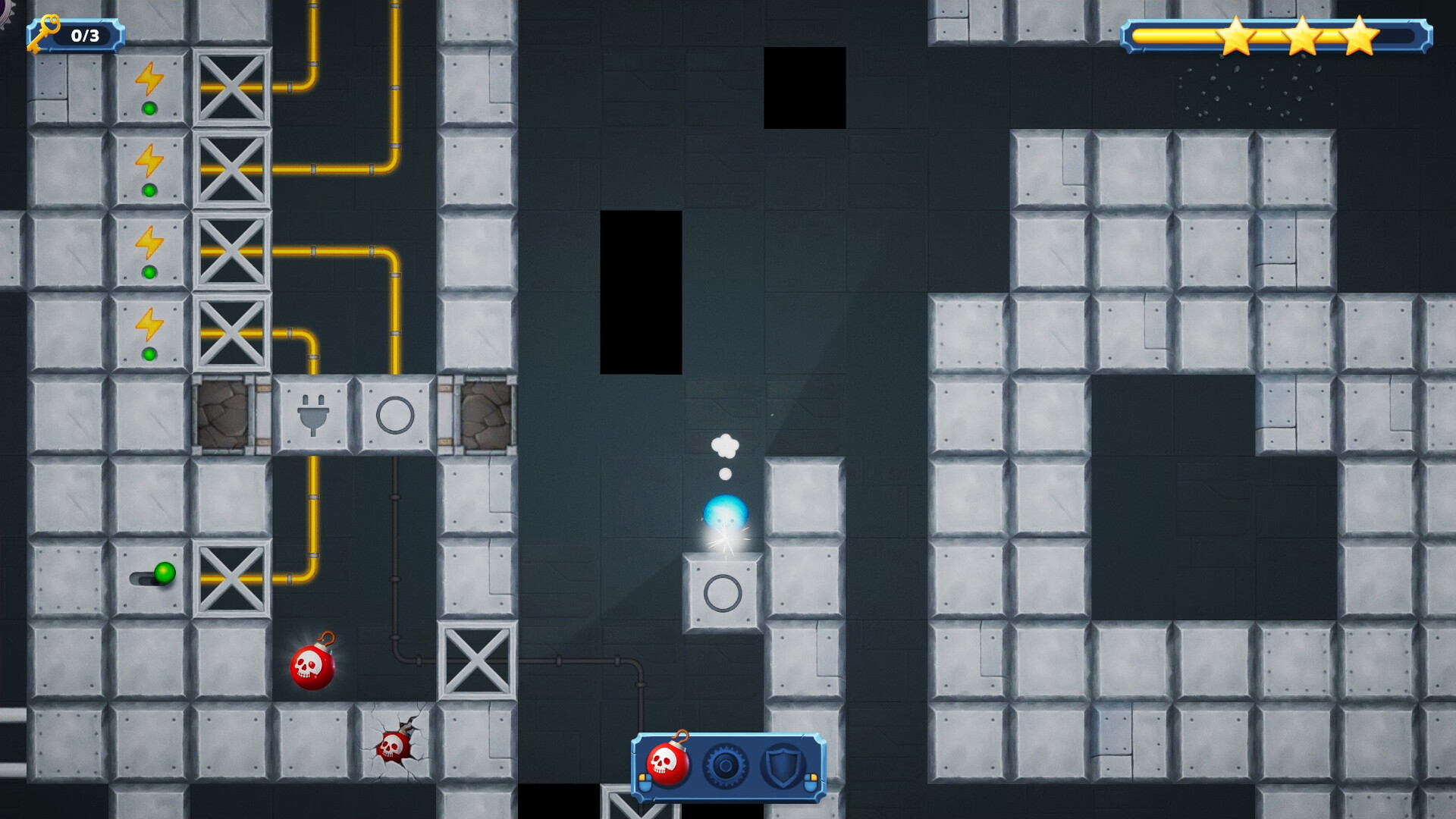Choose the shield ability
The image size is (1456, 819).
(x=783, y=766)
